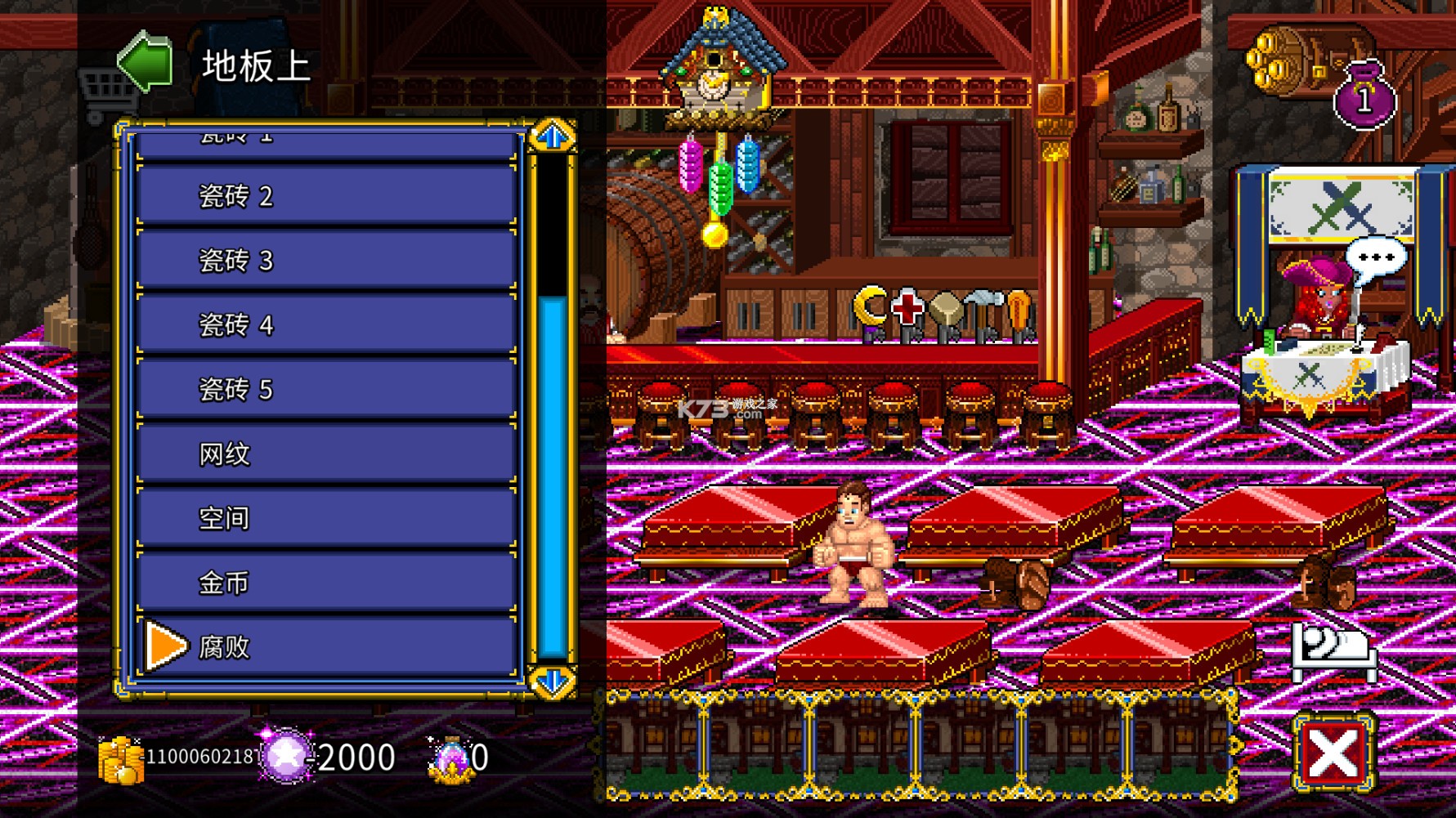Pick 瓷砖 4 from the list
Viewport: 1456px width, 818px height.
click(x=327, y=325)
